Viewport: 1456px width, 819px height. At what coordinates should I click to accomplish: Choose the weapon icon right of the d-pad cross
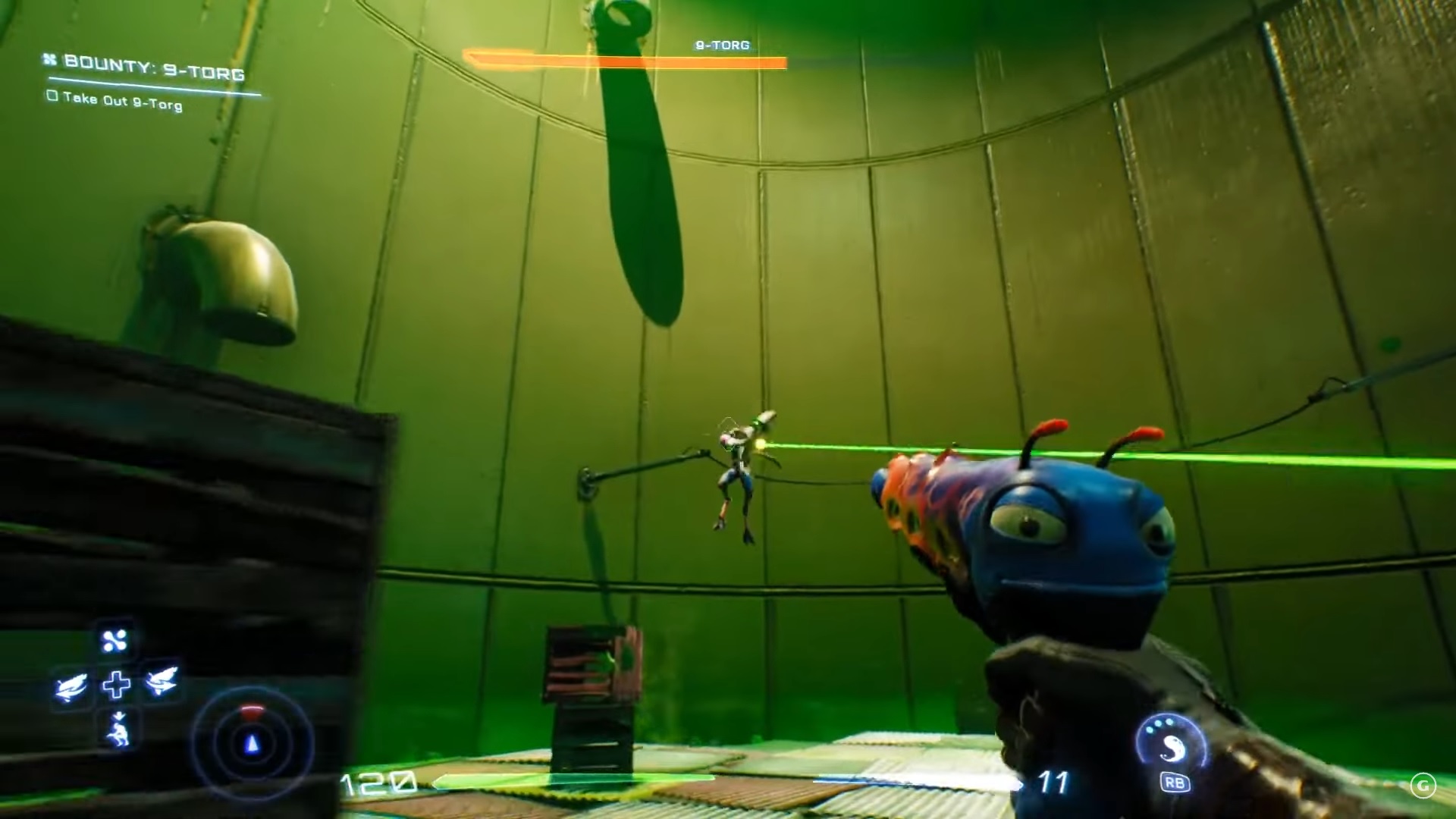pos(162,682)
